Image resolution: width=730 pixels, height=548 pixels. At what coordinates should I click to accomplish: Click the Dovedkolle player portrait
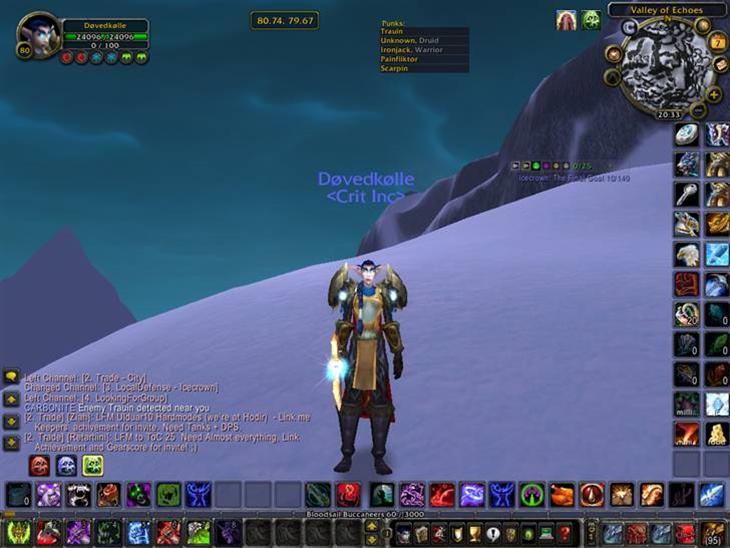(x=39, y=37)
